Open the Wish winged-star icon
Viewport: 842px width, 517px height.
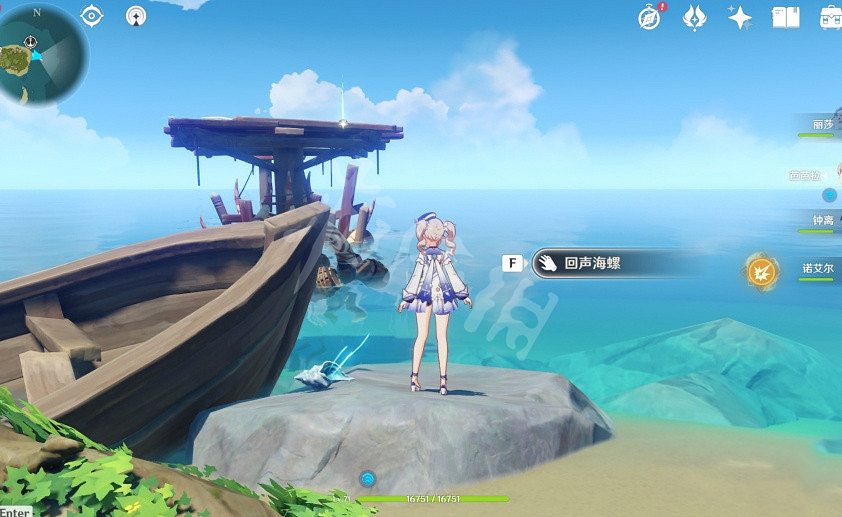[695, 17]
